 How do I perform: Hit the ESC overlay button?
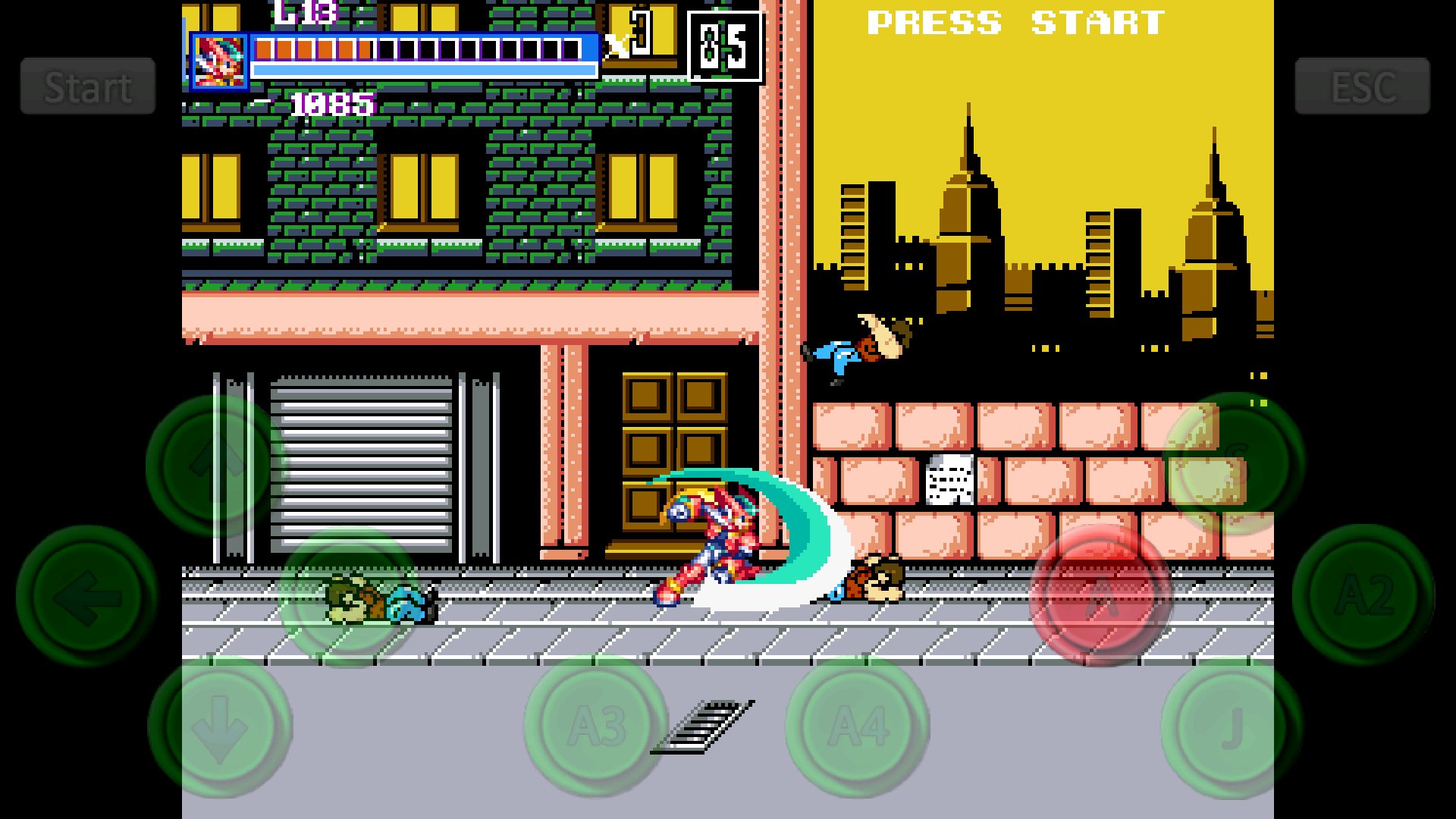click(x=1362, y=86)
